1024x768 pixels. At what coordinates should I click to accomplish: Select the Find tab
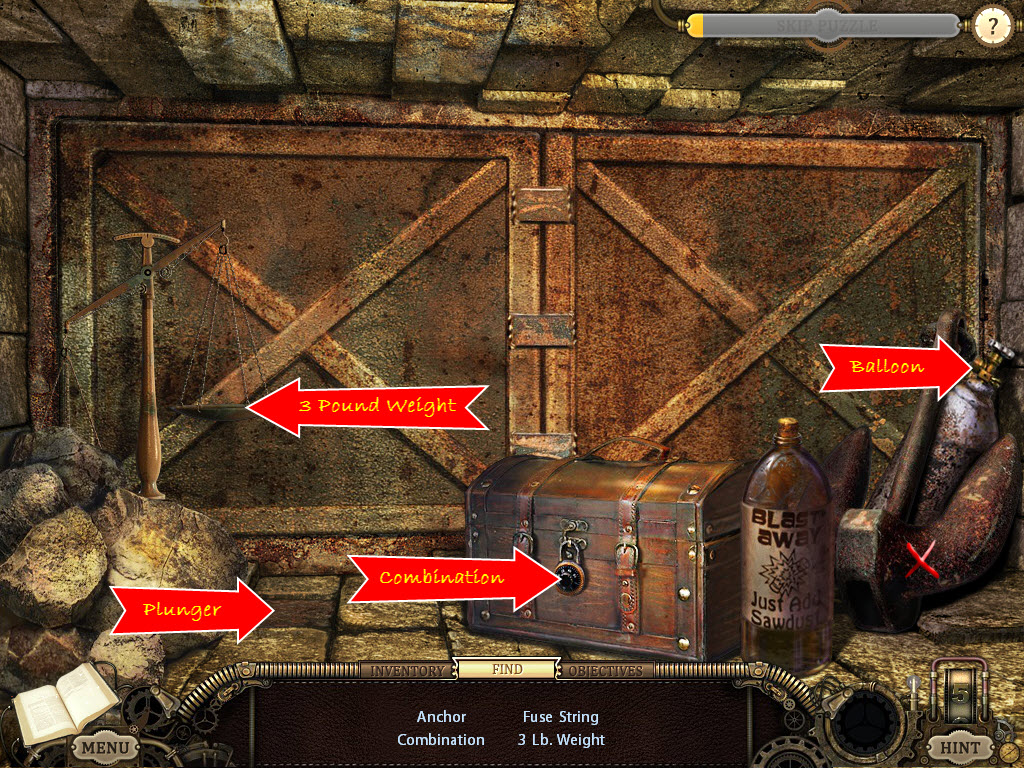click(507, 669)
